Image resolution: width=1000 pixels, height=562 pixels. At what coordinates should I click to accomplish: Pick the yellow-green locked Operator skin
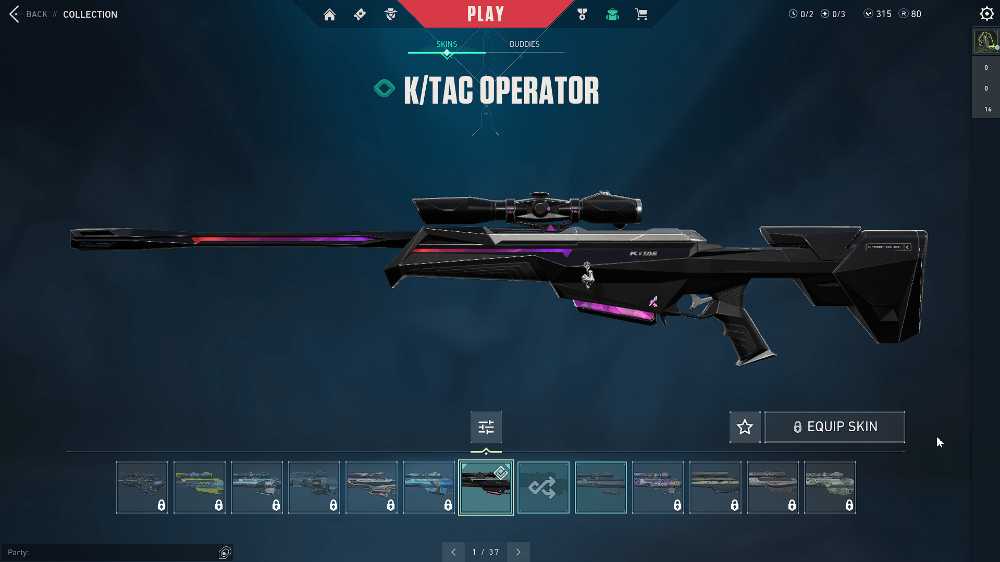tap(199, 487)
